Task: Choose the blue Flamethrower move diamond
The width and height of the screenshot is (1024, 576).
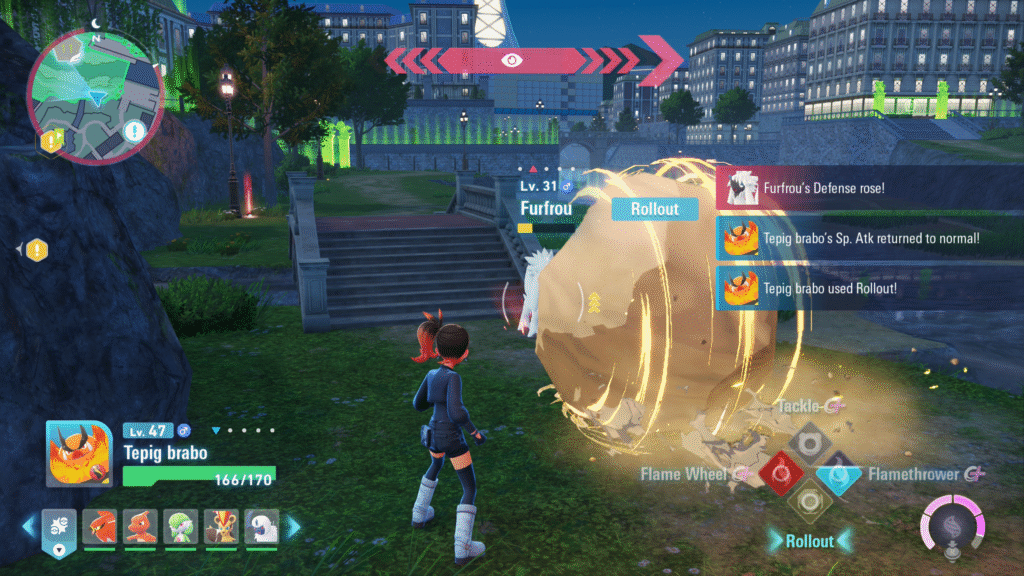Action: point(836,472)
